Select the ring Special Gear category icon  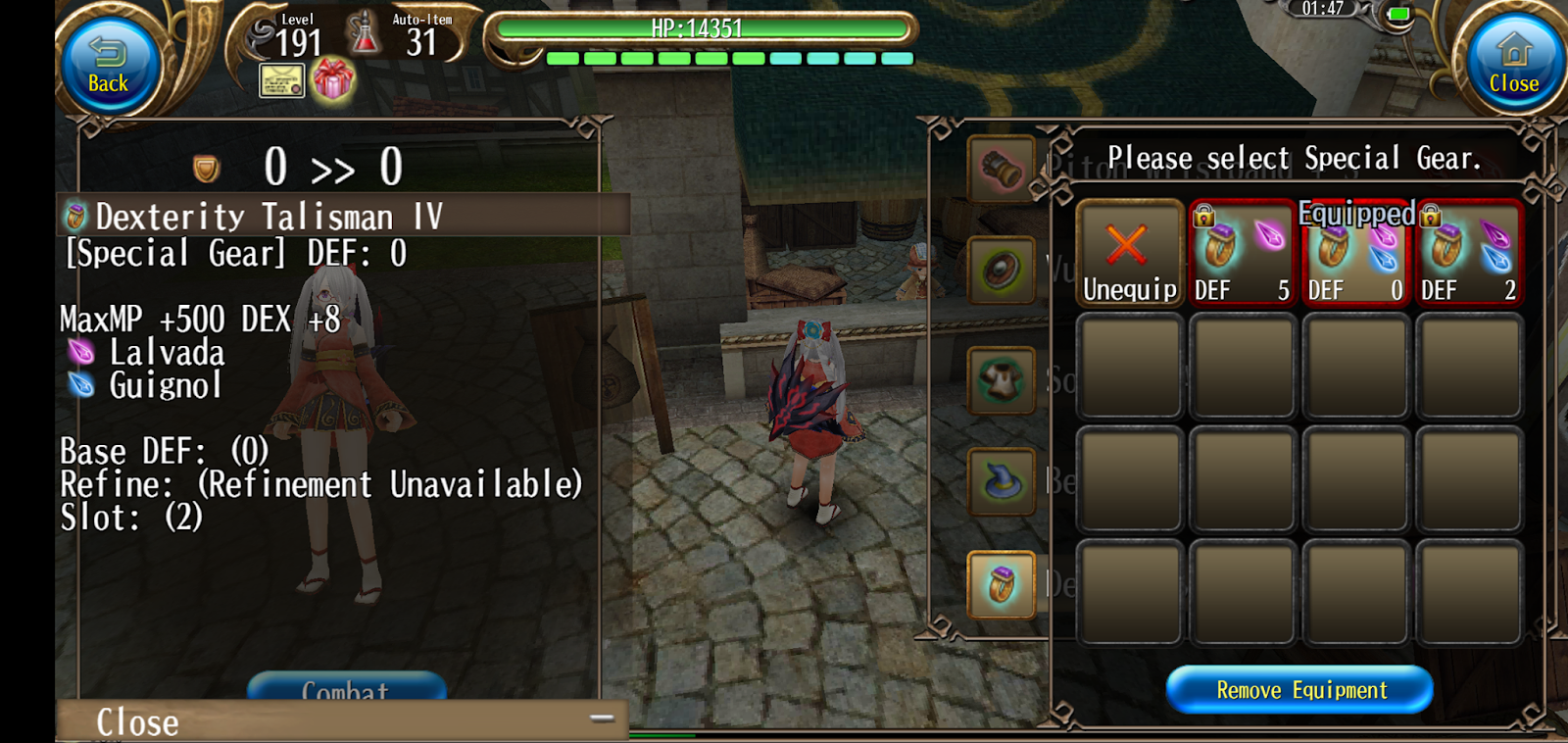click(1001, 585)
